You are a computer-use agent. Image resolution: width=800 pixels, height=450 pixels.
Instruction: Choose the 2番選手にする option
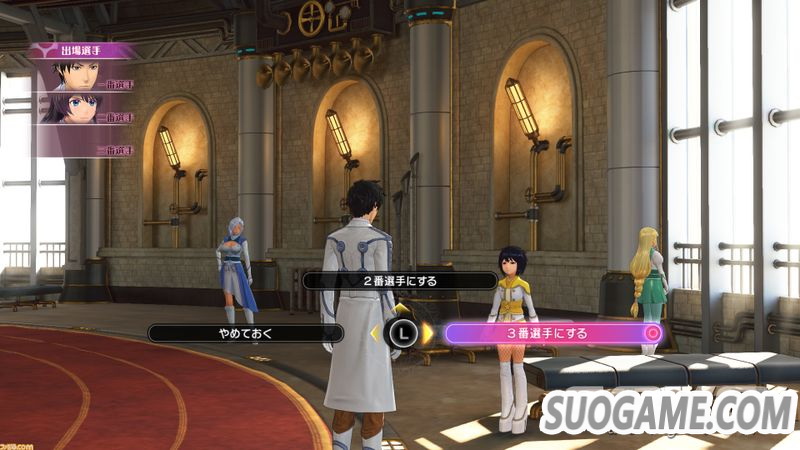click(x=399, y=281)
